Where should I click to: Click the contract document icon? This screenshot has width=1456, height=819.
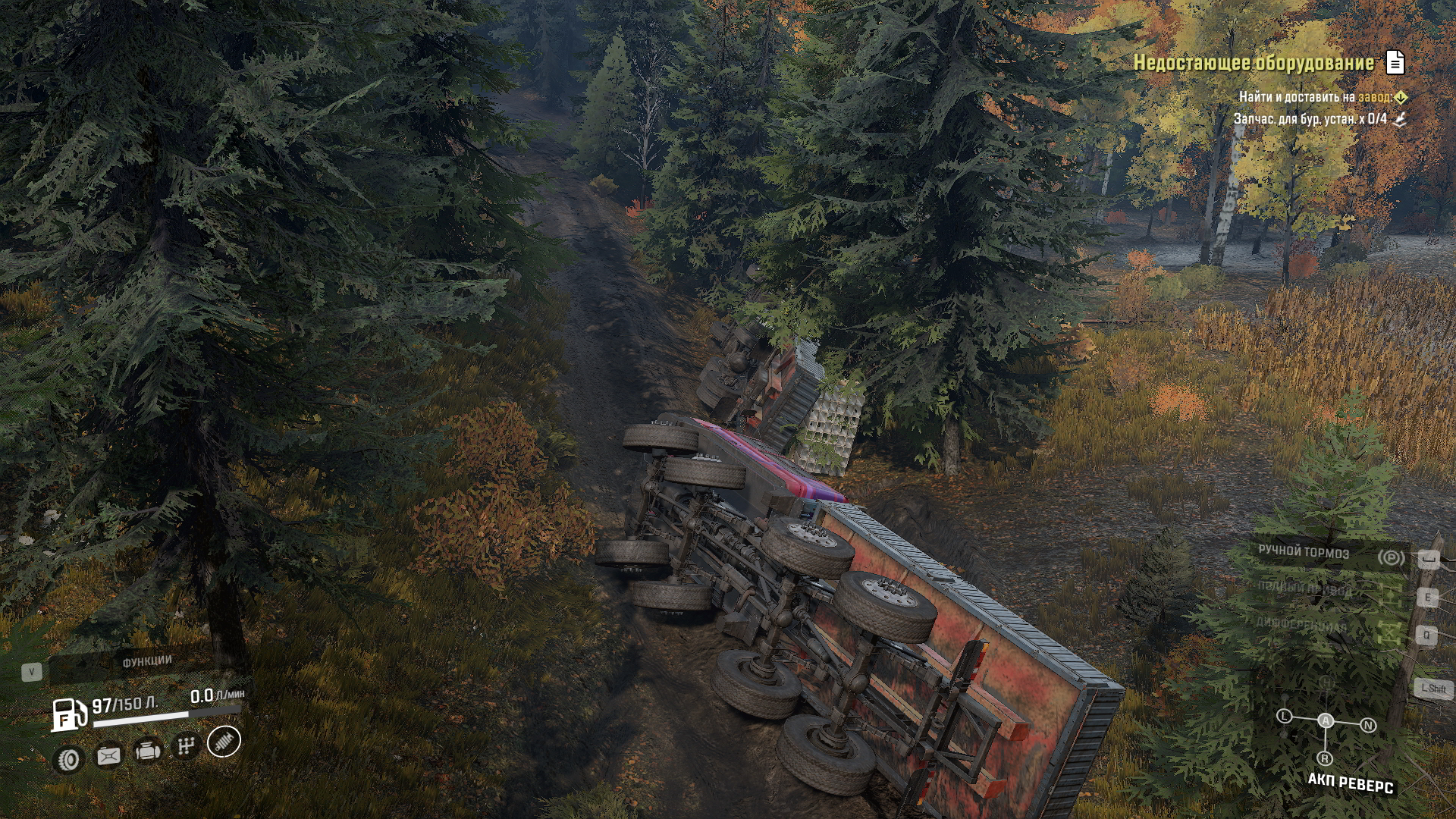1395,62
